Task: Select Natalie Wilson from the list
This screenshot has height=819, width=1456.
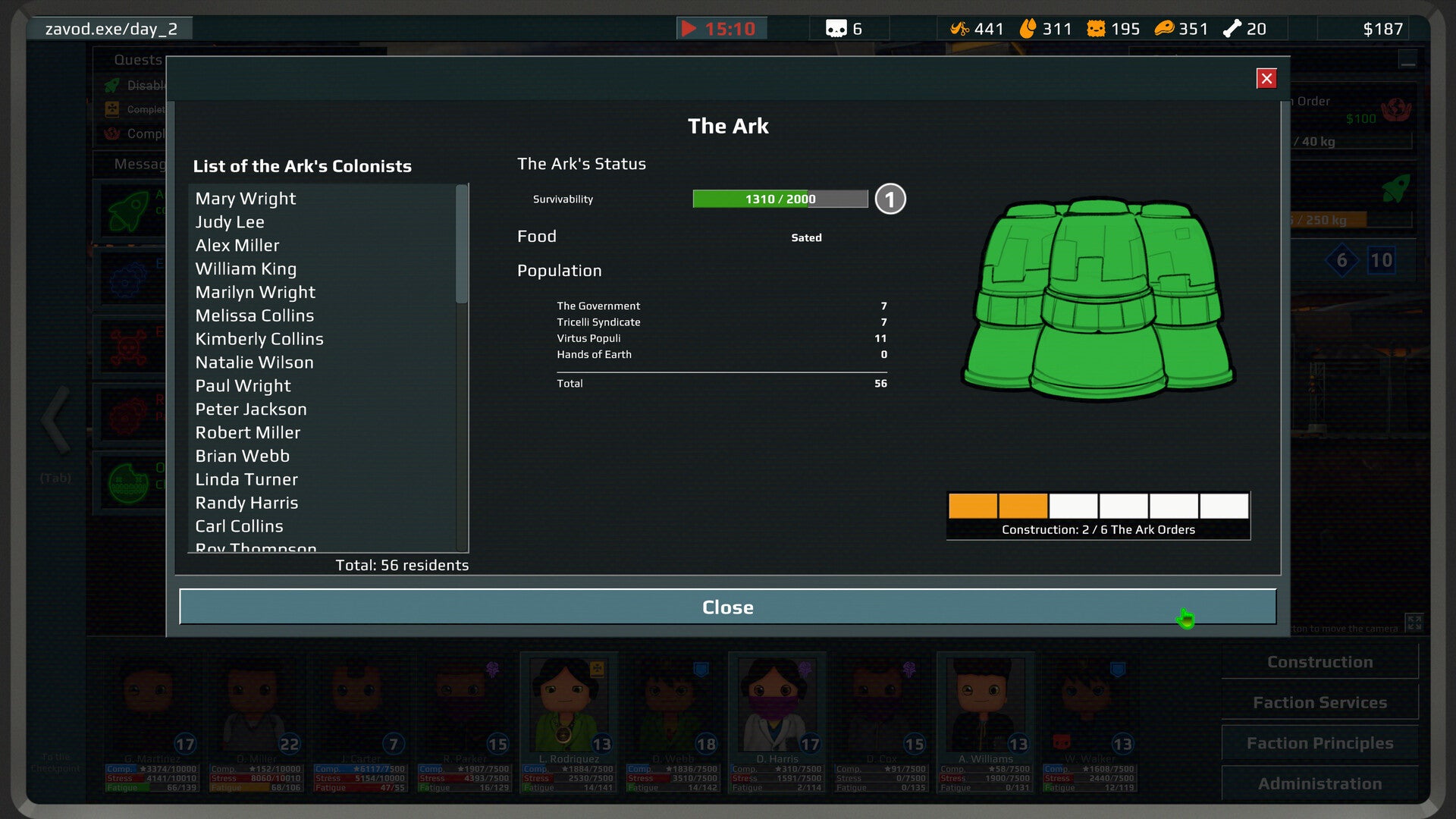Action: coord(254,362)
